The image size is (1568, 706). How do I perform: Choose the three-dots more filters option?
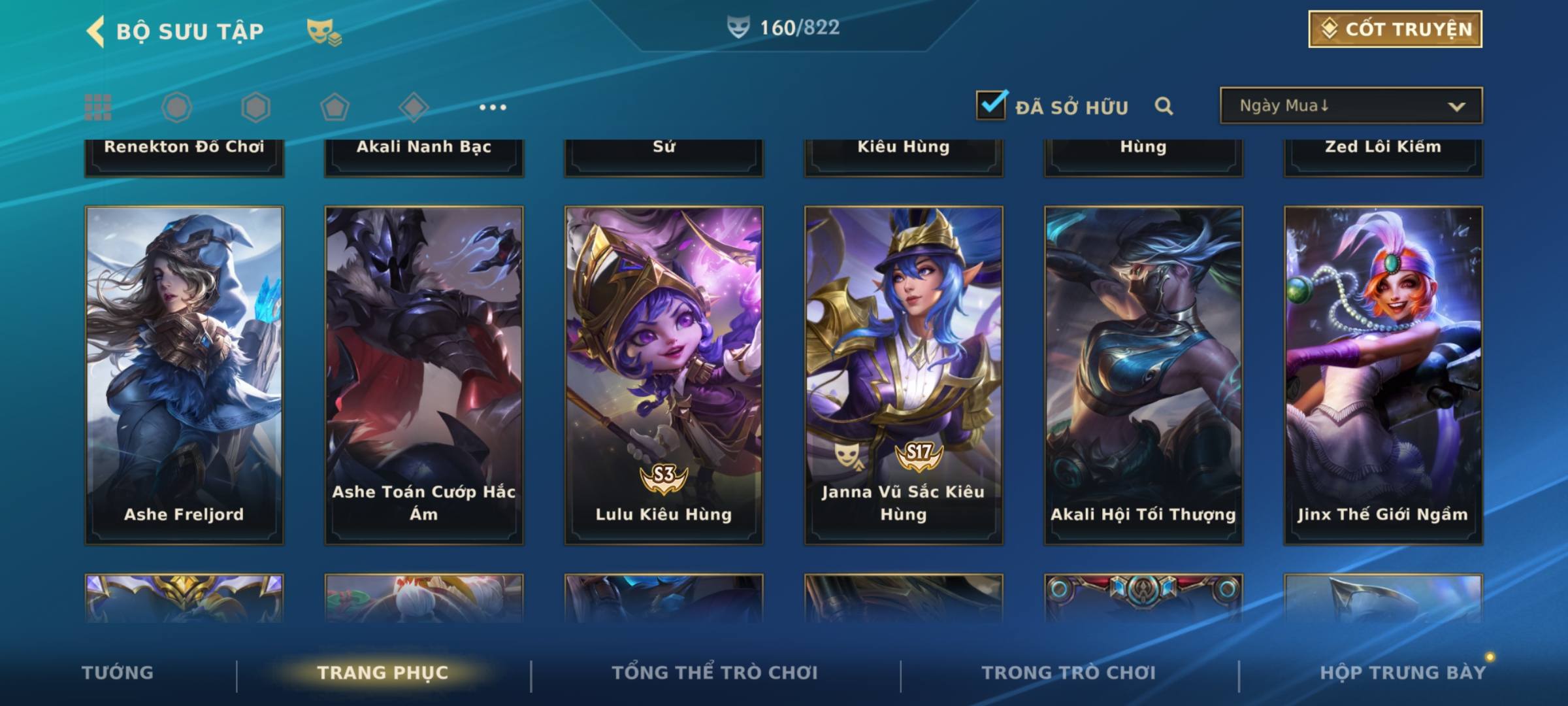click(x=493, y=107)
